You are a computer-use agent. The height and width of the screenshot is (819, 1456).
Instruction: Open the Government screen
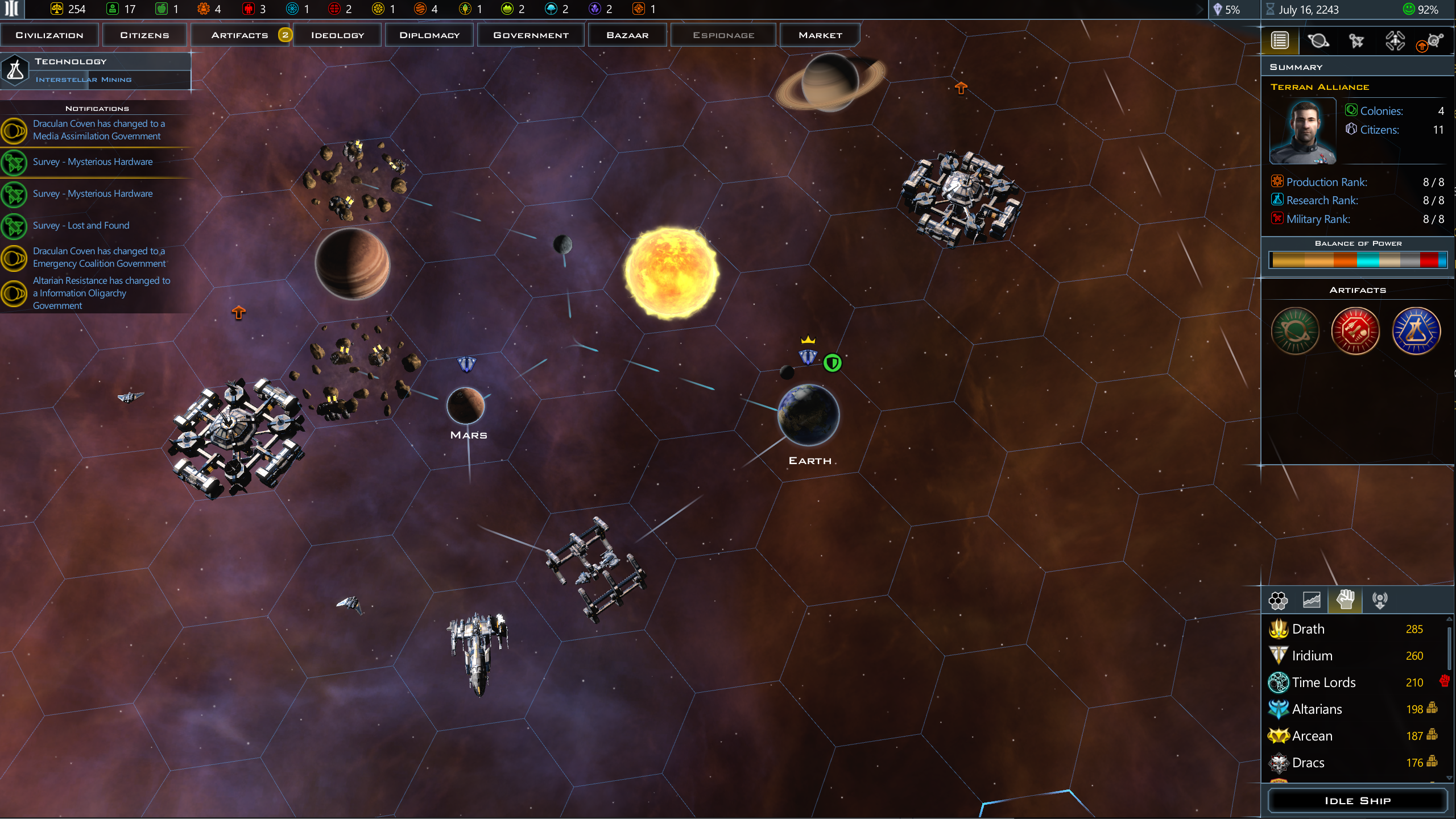coord(531,35)
